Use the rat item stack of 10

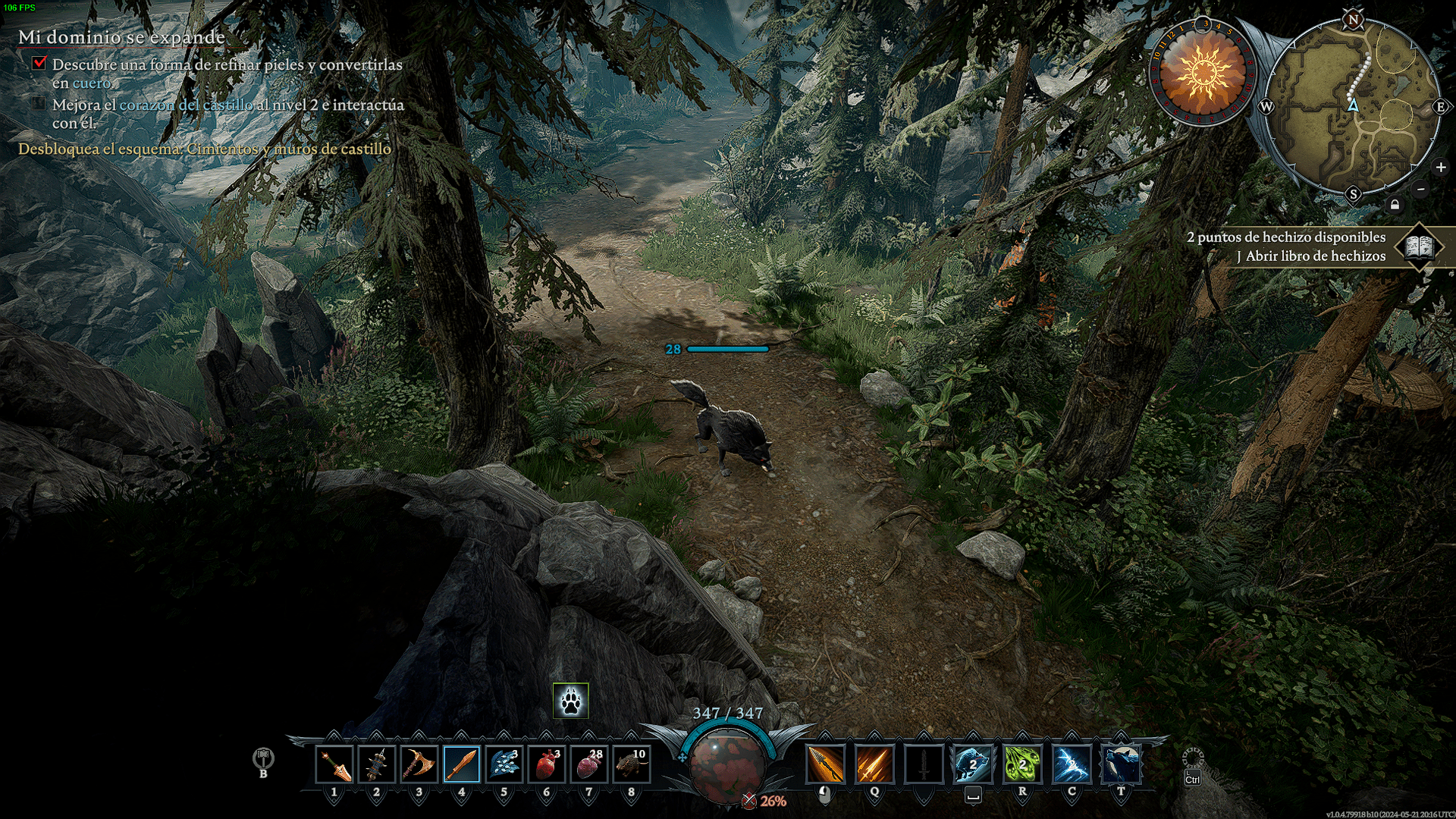coord(632,764)
